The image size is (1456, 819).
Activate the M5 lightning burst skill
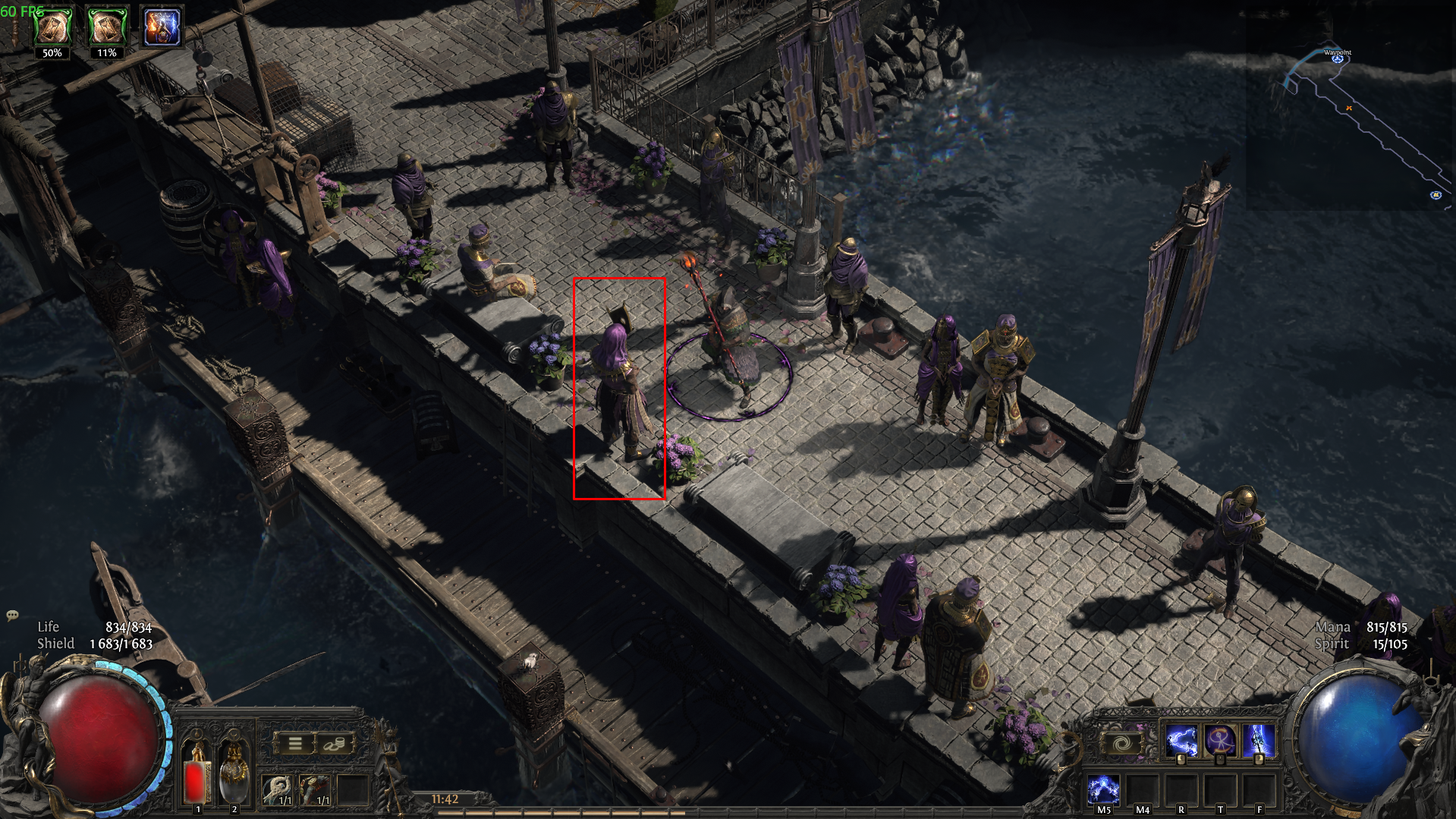[x=1103, y=790]
